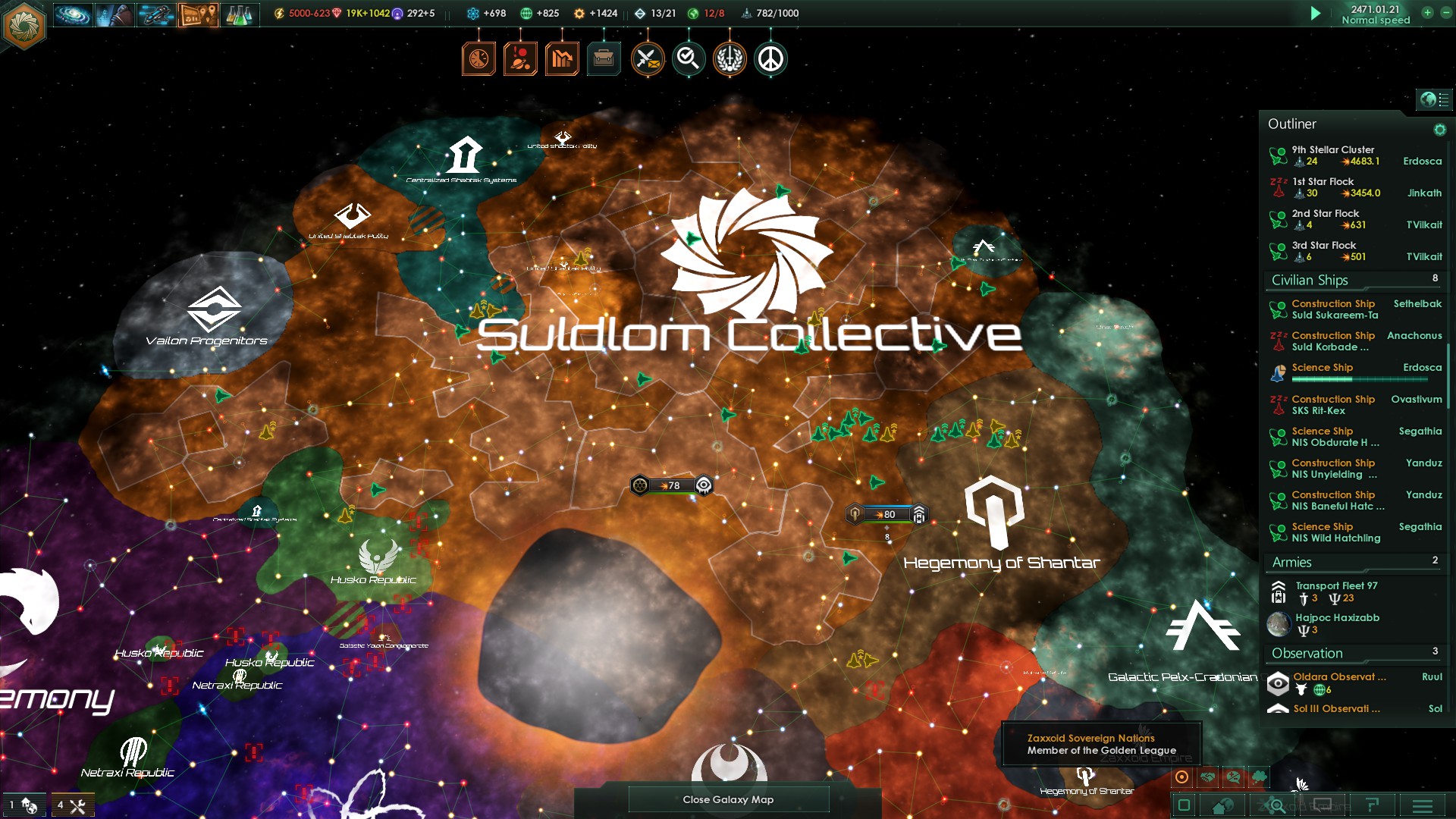
Task: Resume the game with the play arrow
Action: tap(1316, 14)
